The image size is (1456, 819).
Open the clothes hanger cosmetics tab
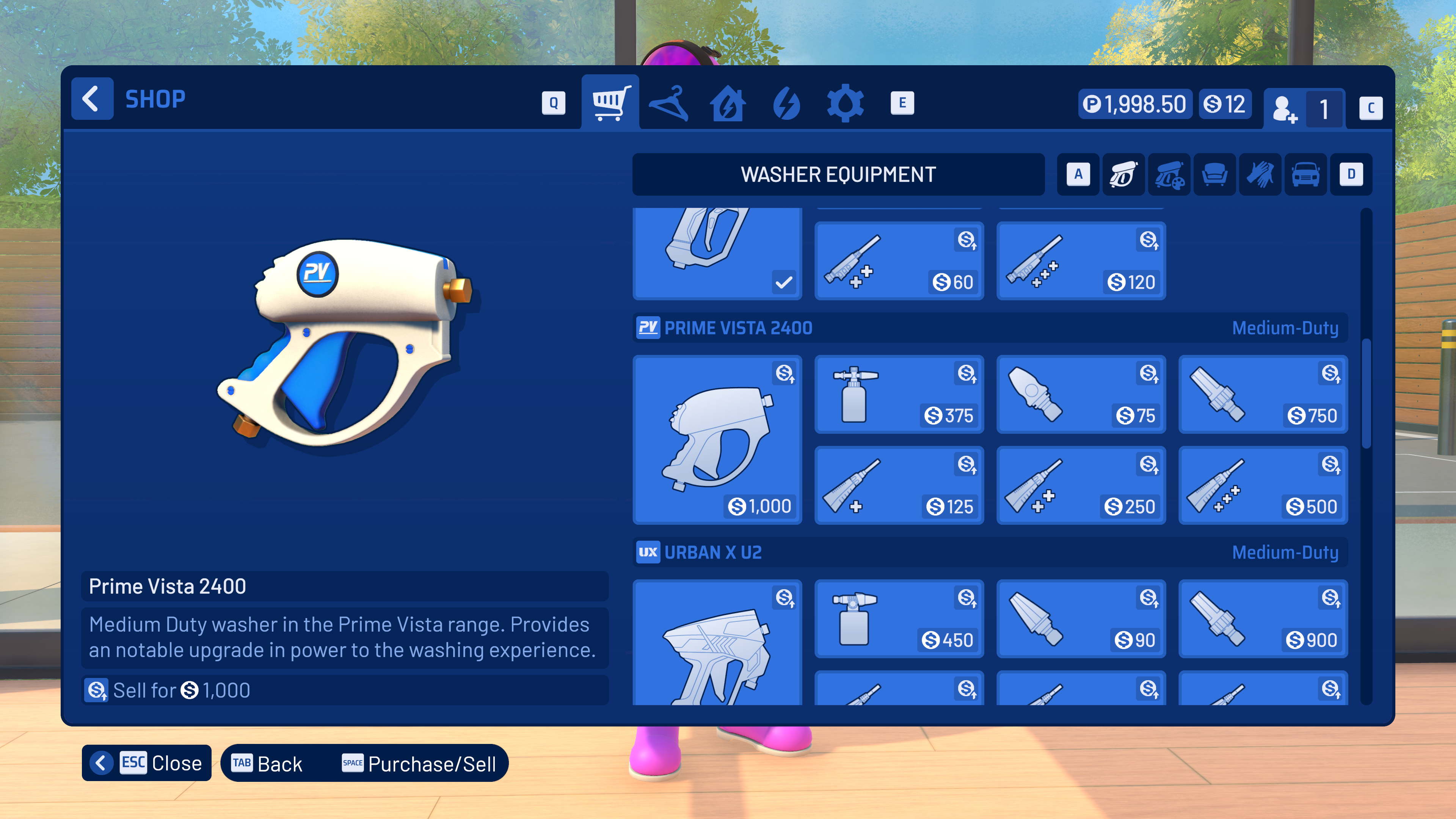[x=668, y=103]
